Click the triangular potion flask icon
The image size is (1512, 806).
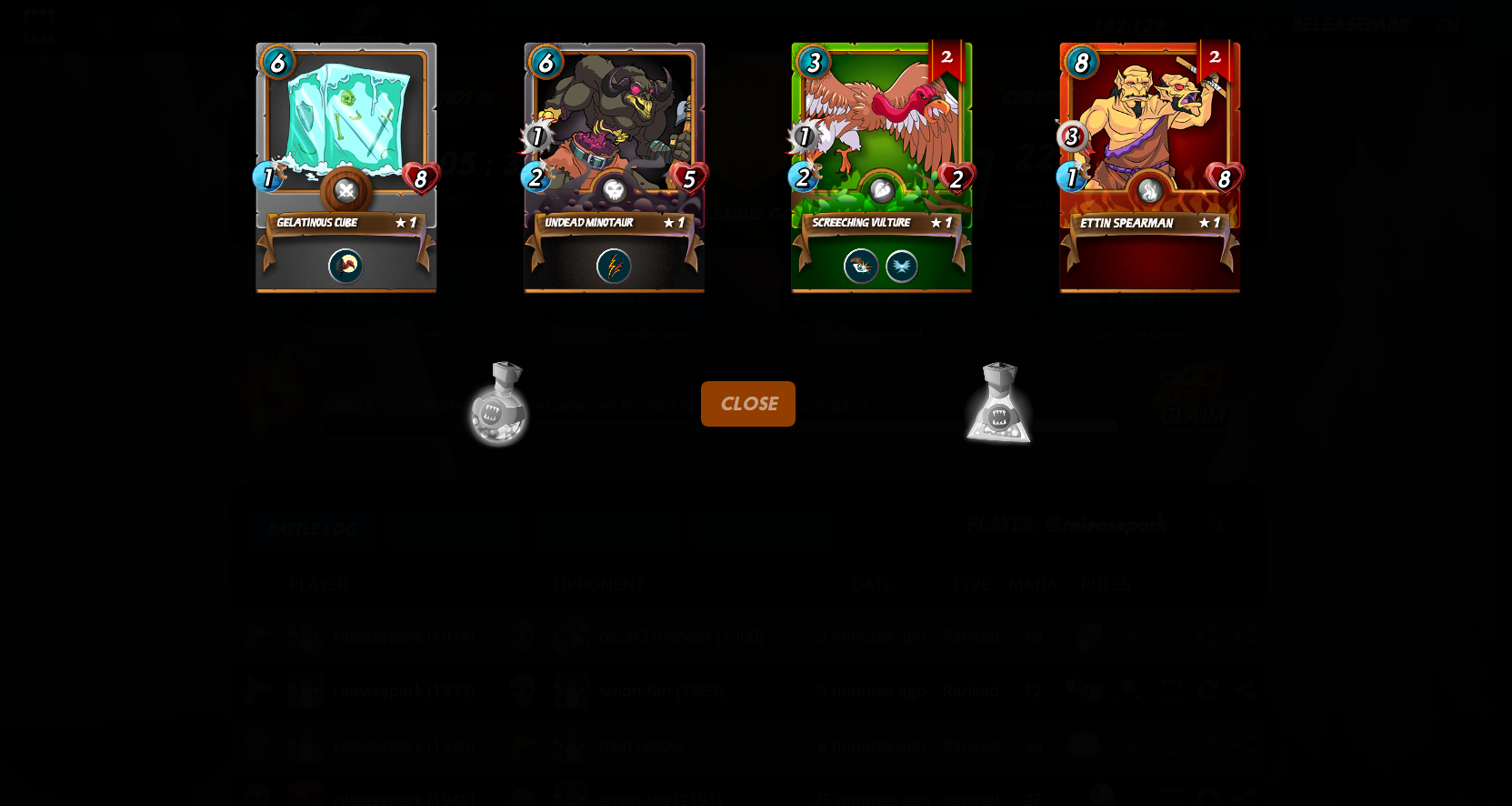pyautogui.click(x=998, y=405)
